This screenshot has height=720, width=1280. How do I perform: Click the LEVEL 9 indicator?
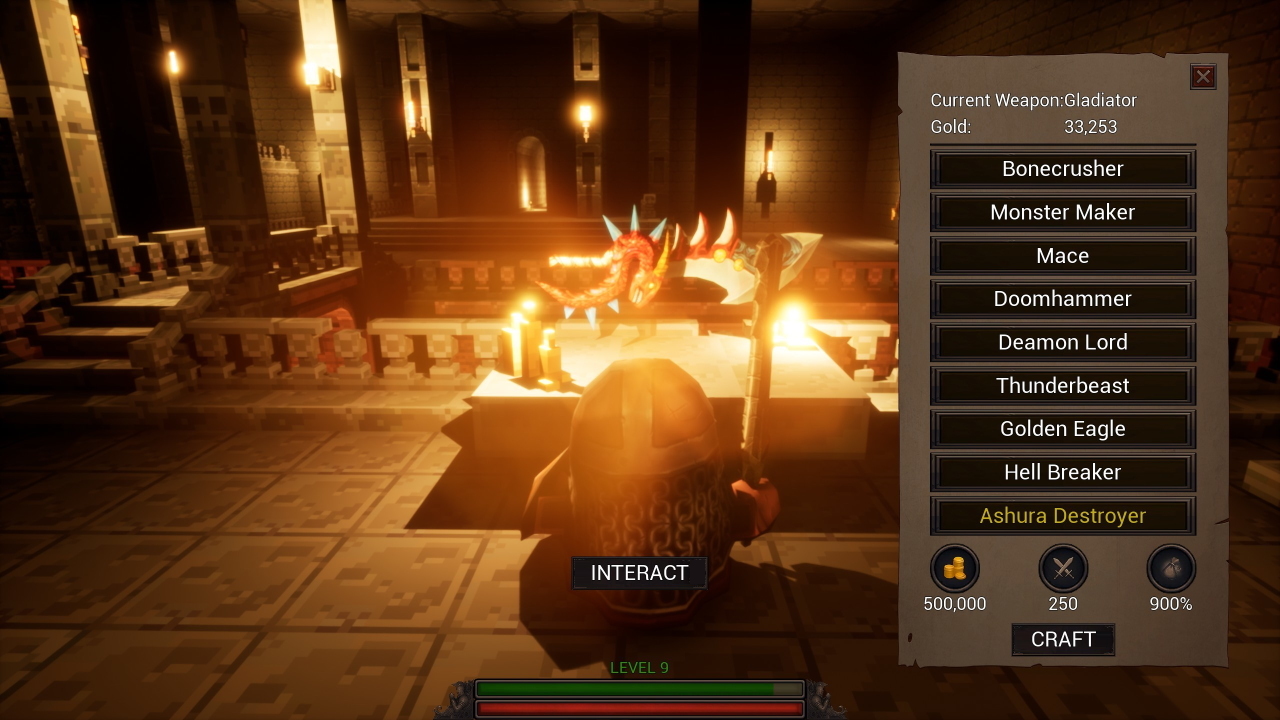pyautogui.click(x=639, y=667)
